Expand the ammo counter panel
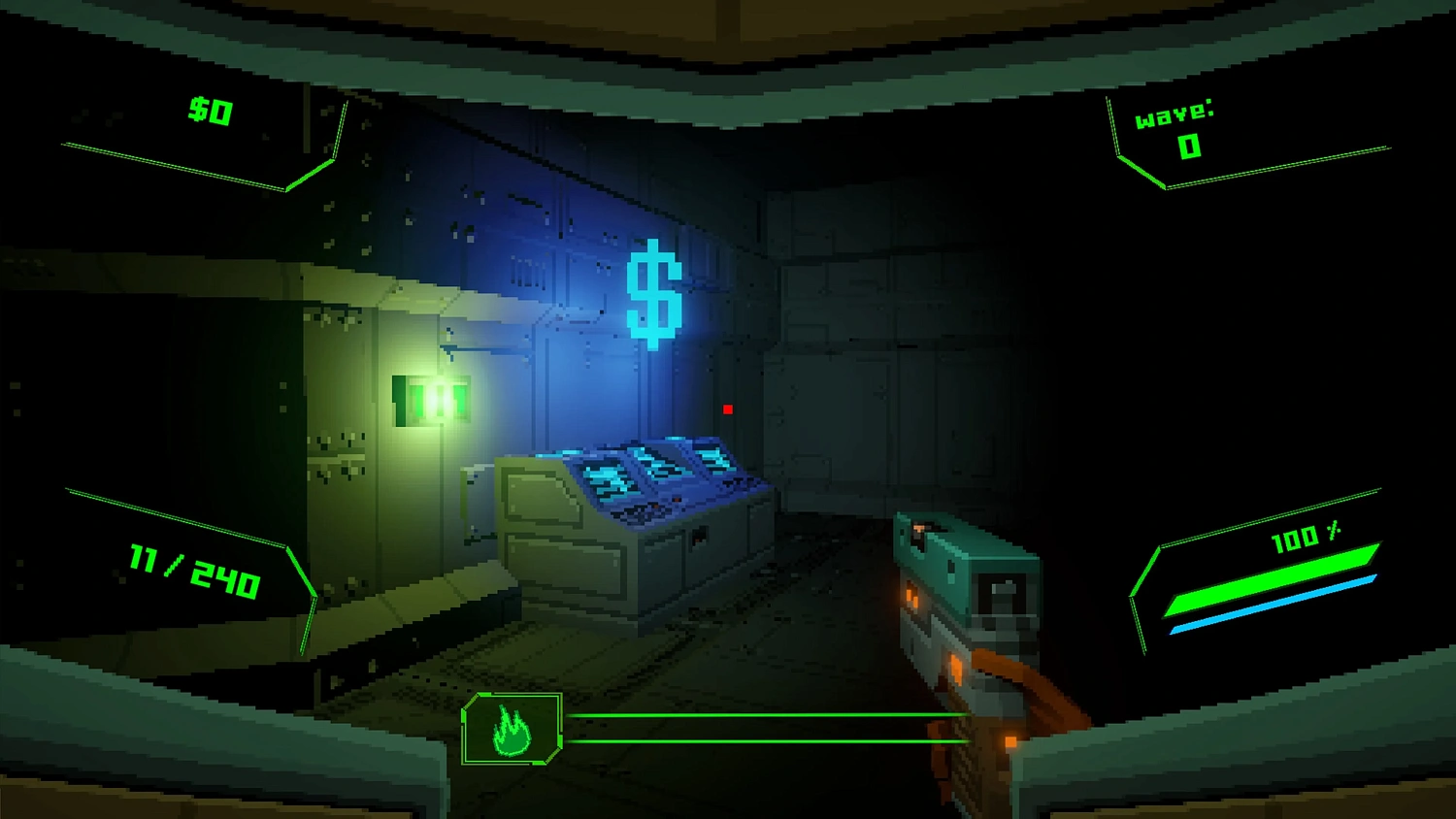 [191, 563]
